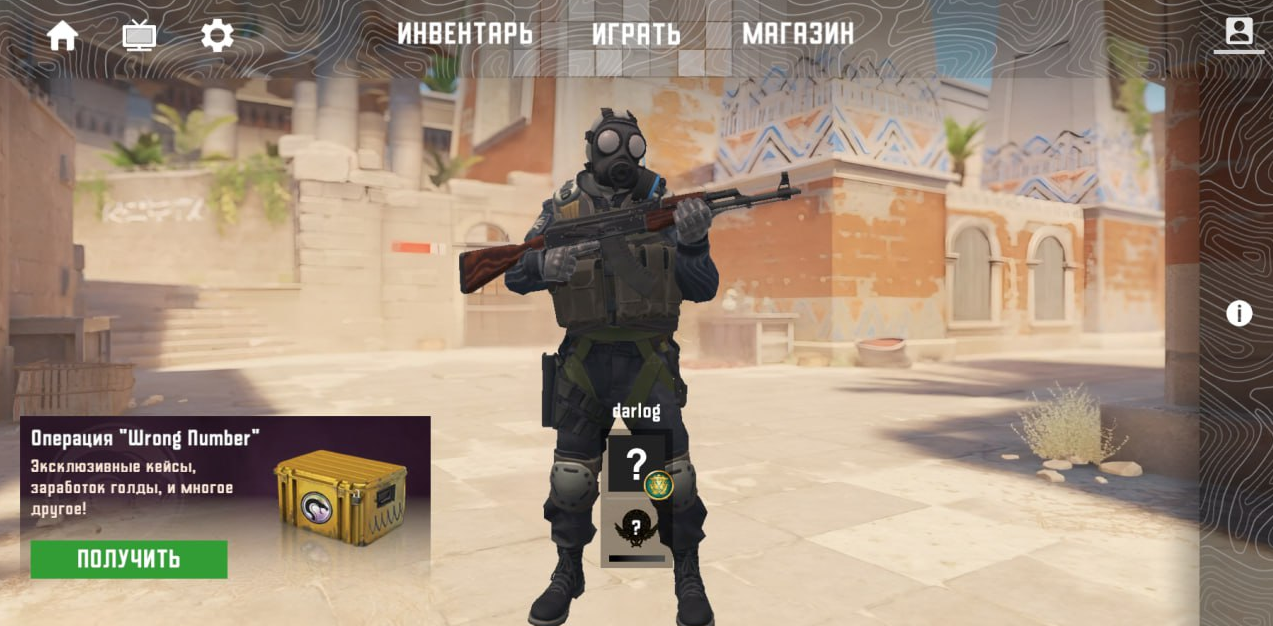The height and width of the screenshot is (626, 1273).
Task: Open the Wrong Number operation case image
Action: click(340, 496)
